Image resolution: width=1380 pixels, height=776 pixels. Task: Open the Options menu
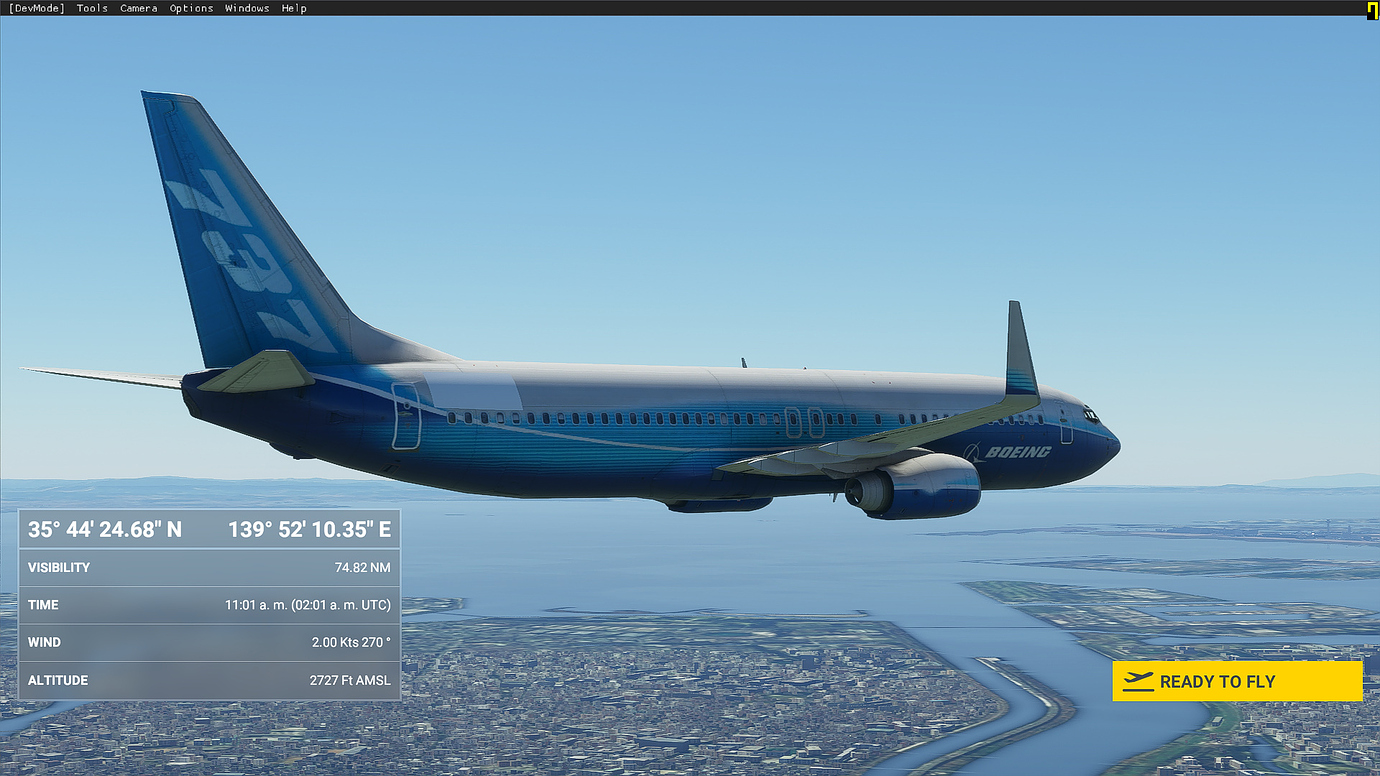(191, 8)
